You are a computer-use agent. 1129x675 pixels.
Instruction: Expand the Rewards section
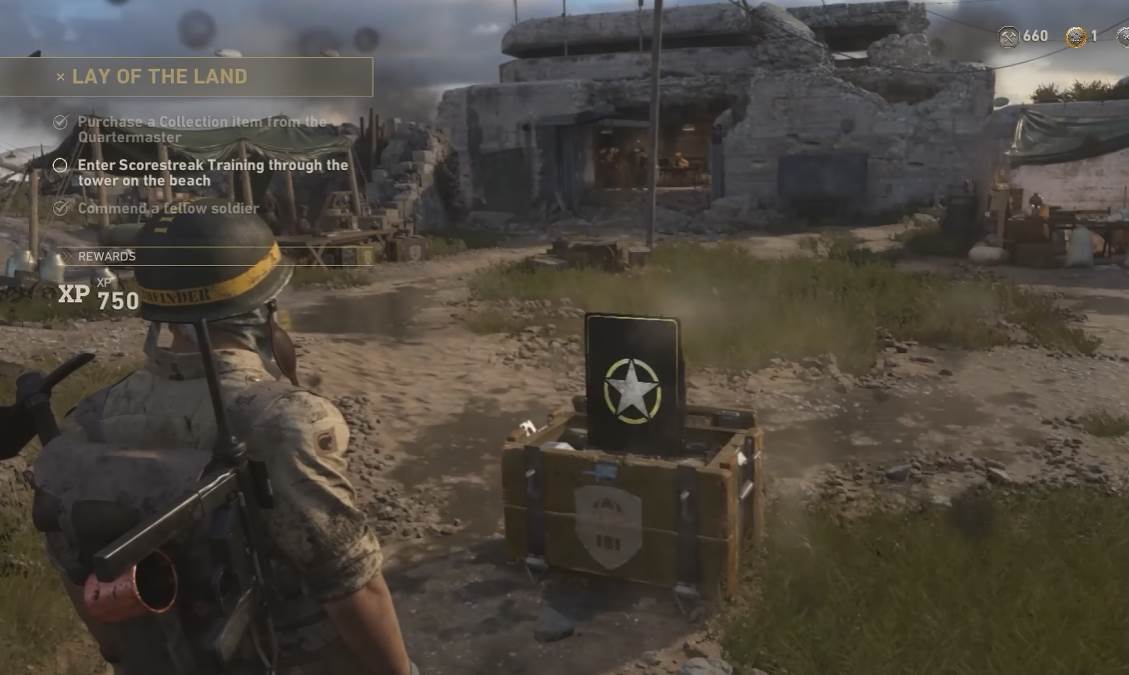tap(106, 256)
